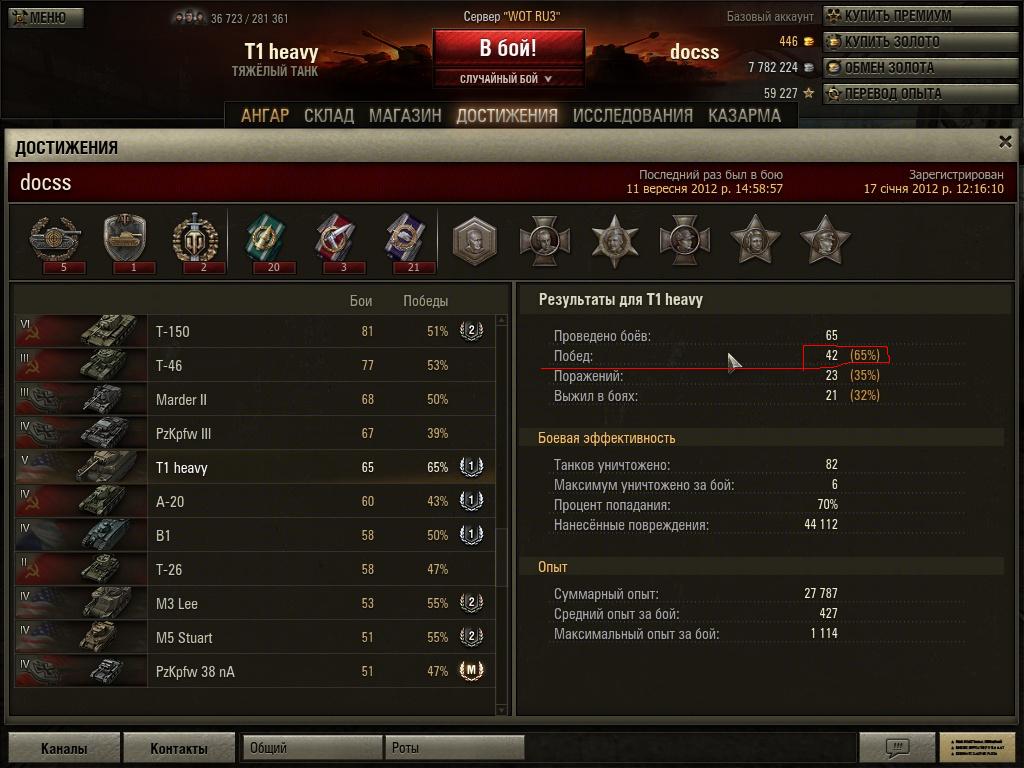Switch to the Склад tab
1024x768 pixels.
tap(329, 116)
